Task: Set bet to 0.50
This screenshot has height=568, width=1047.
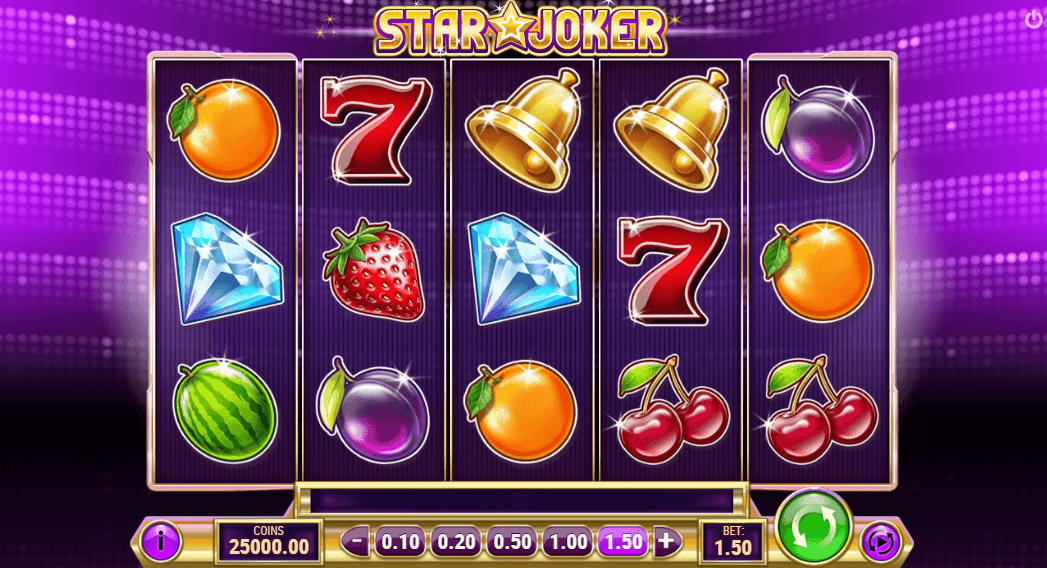Action: click(512, 542)
